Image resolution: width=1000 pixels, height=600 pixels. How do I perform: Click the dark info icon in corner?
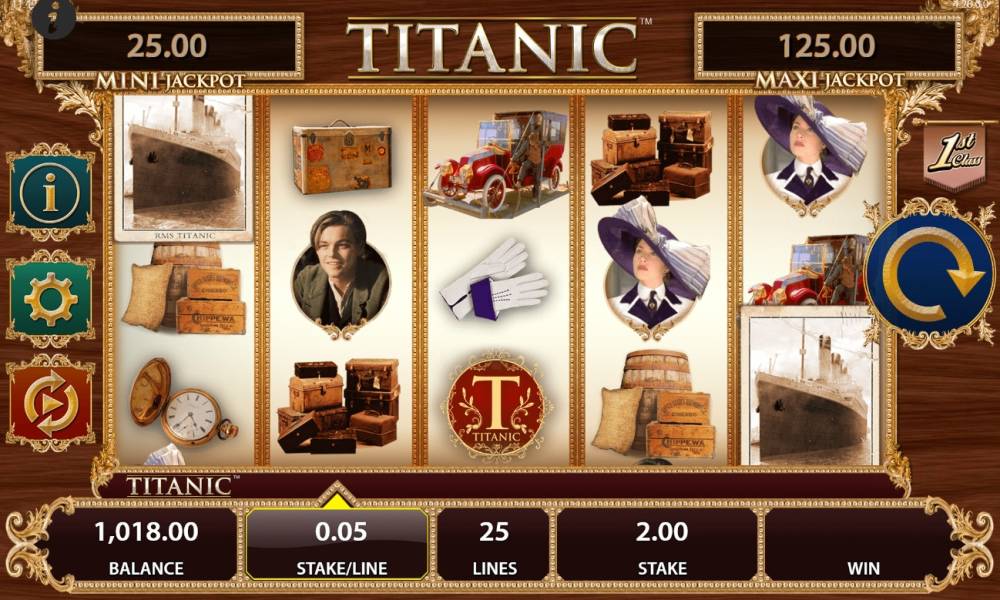tap(54, 15)
